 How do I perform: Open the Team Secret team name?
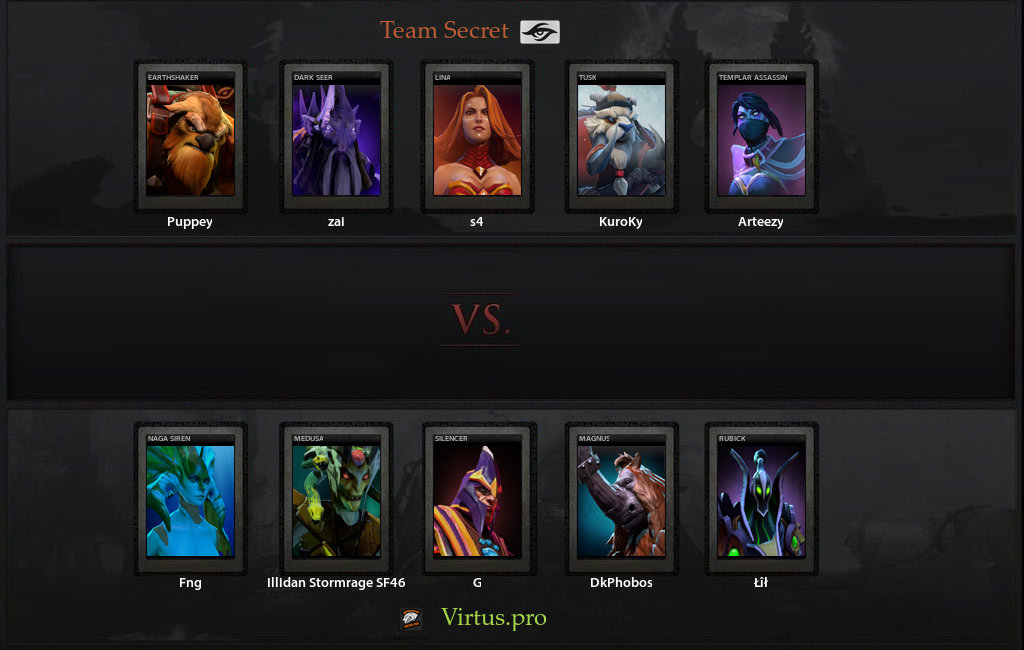pos(445,31)
